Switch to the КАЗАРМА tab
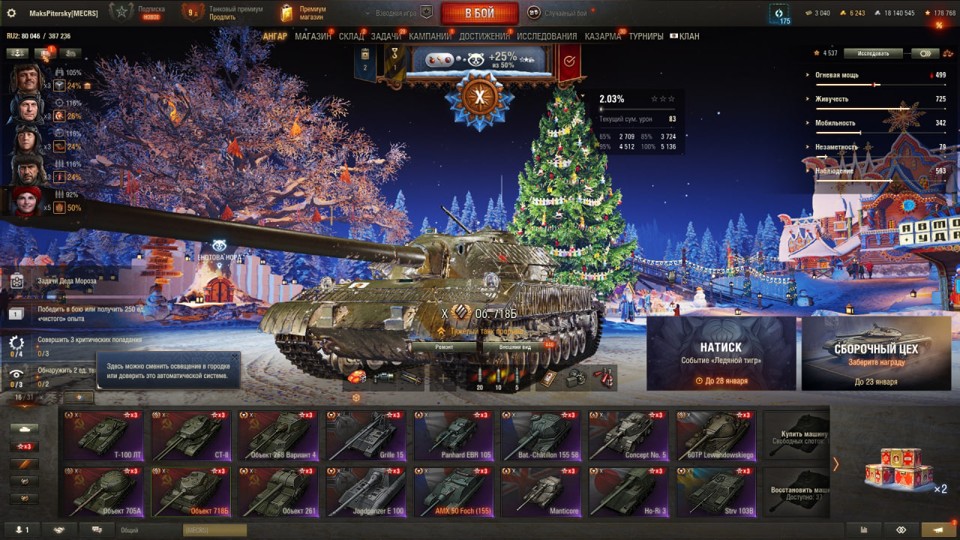This screenshot has width=960, height=540. click(603, 37)
